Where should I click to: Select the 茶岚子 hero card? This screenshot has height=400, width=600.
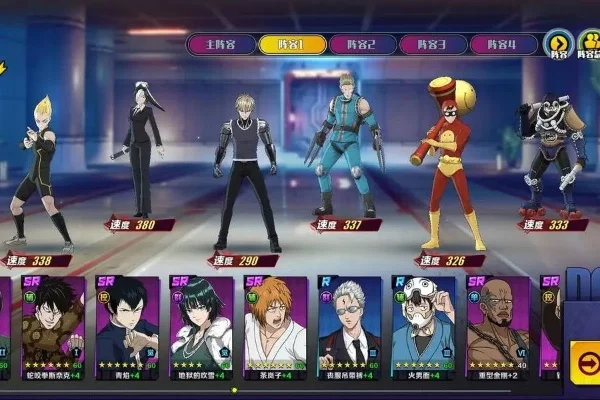[275, 327]
